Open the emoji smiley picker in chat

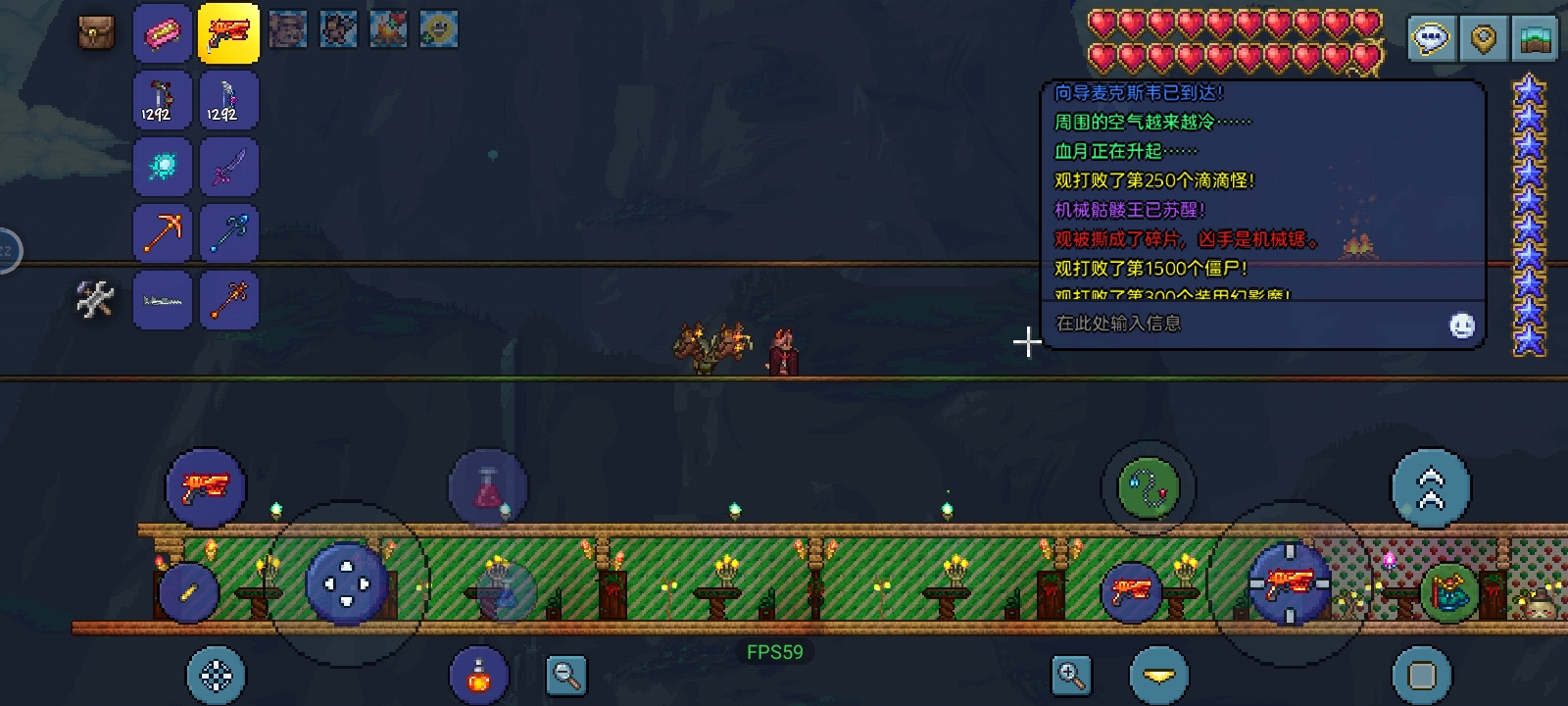click(x=1461, y=326)
